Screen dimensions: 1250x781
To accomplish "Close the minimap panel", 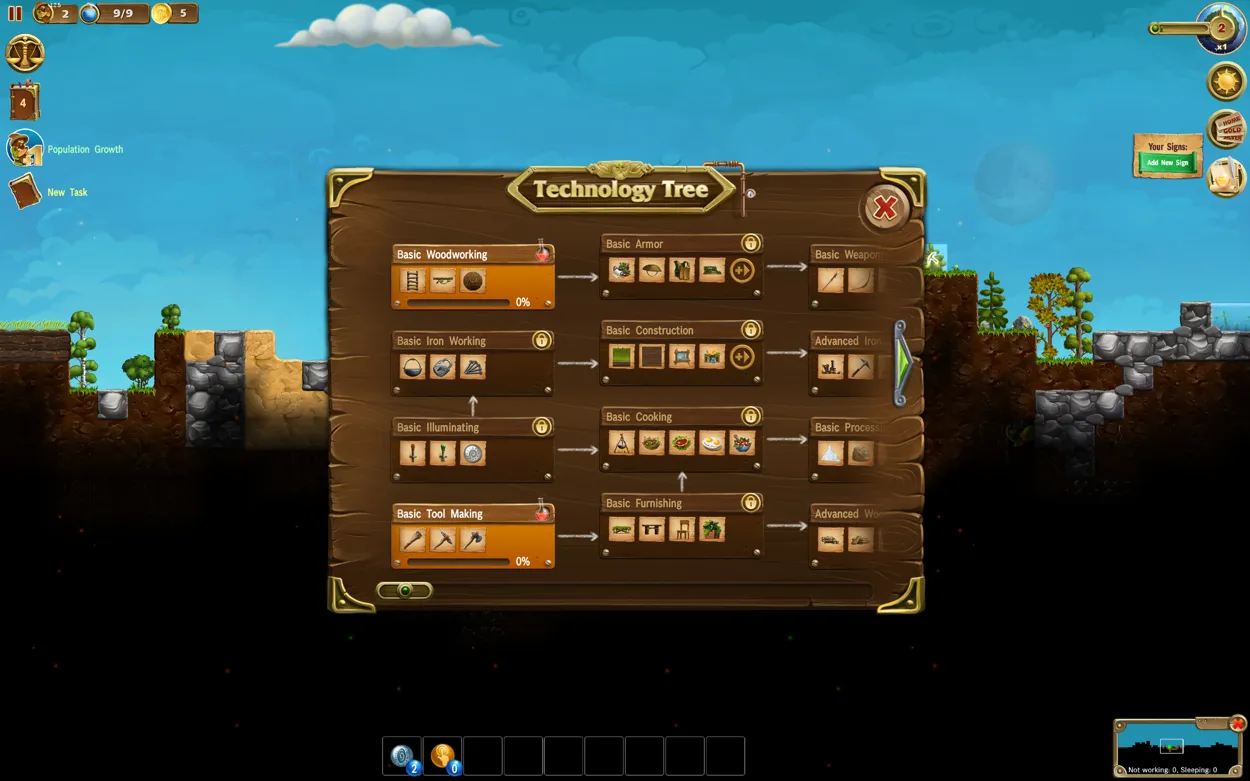I will (1238, 724).
